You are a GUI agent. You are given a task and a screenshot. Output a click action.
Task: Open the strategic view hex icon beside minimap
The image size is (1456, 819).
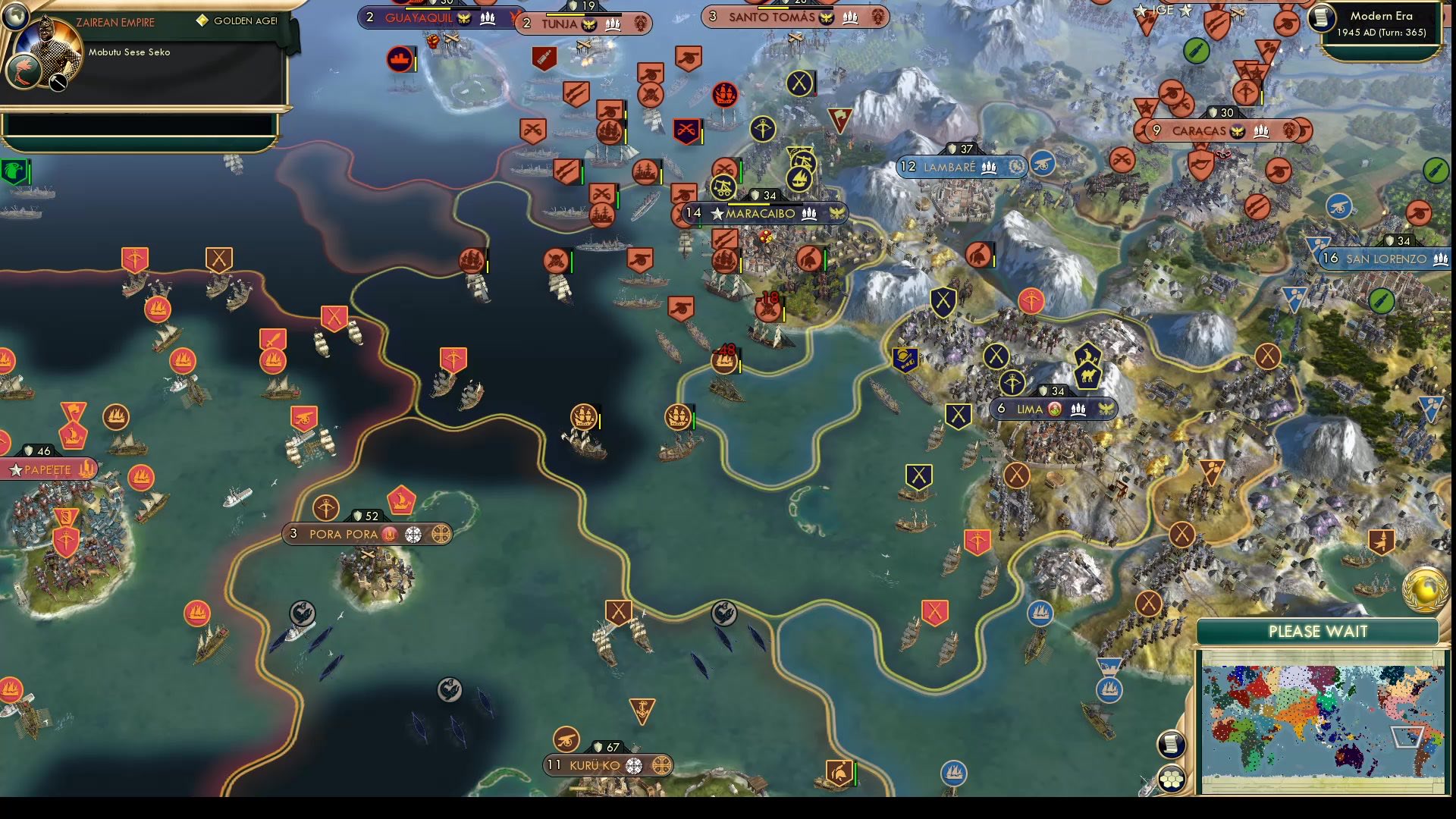1172,777
